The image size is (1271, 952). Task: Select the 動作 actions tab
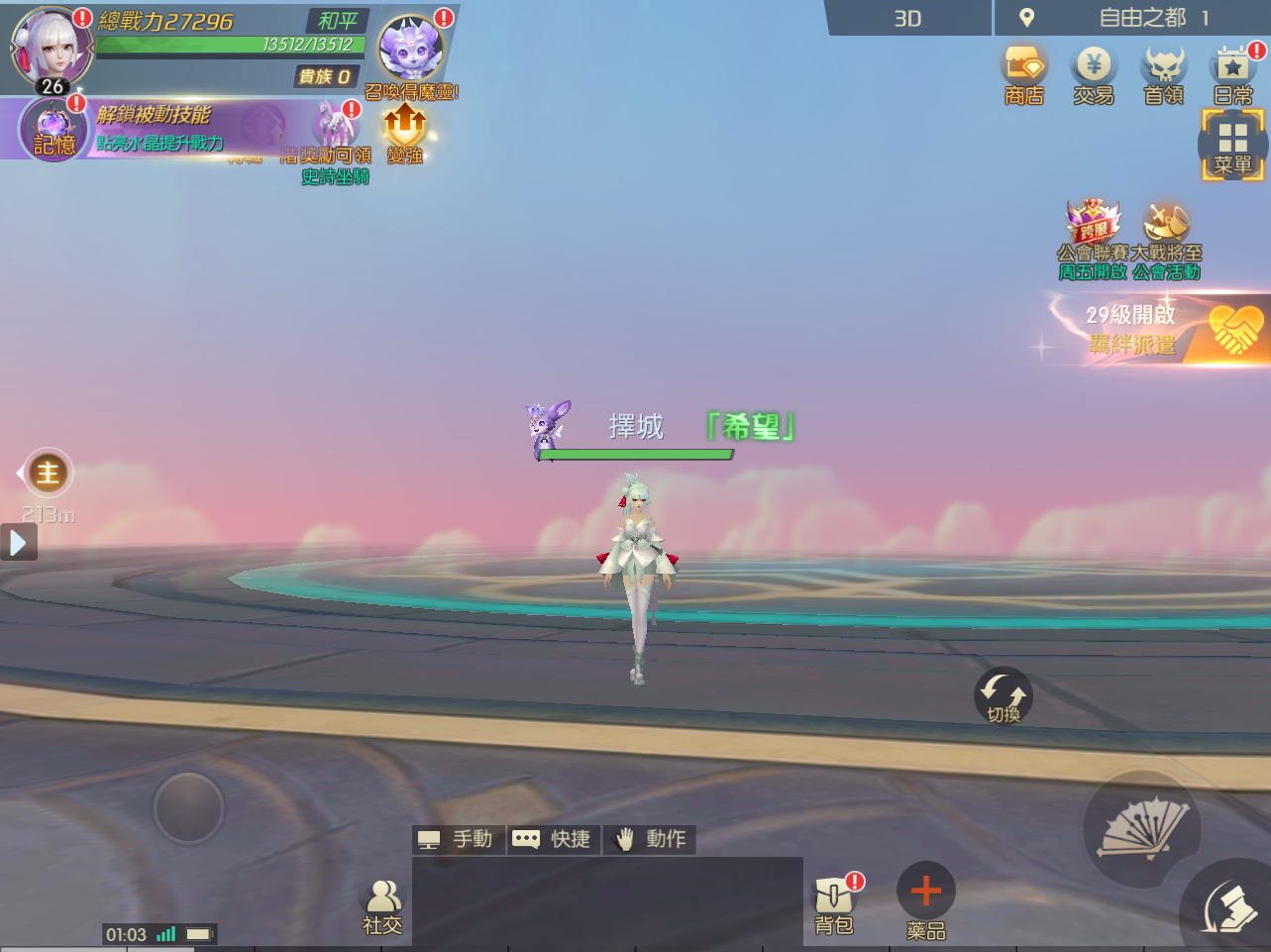click(649, 839)
